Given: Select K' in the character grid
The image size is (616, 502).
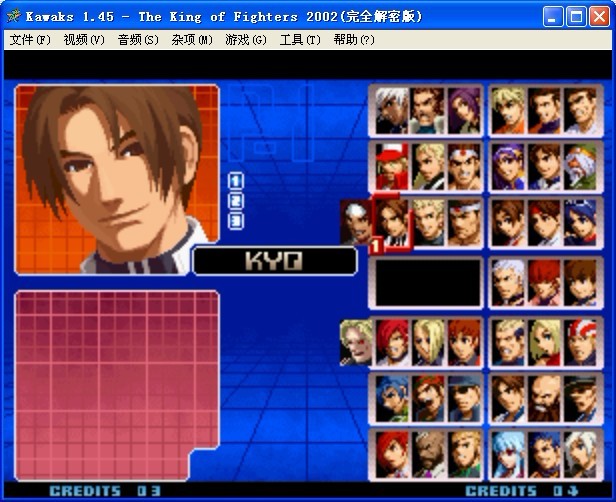Looking at the screenshot, I should pos(392,110).
